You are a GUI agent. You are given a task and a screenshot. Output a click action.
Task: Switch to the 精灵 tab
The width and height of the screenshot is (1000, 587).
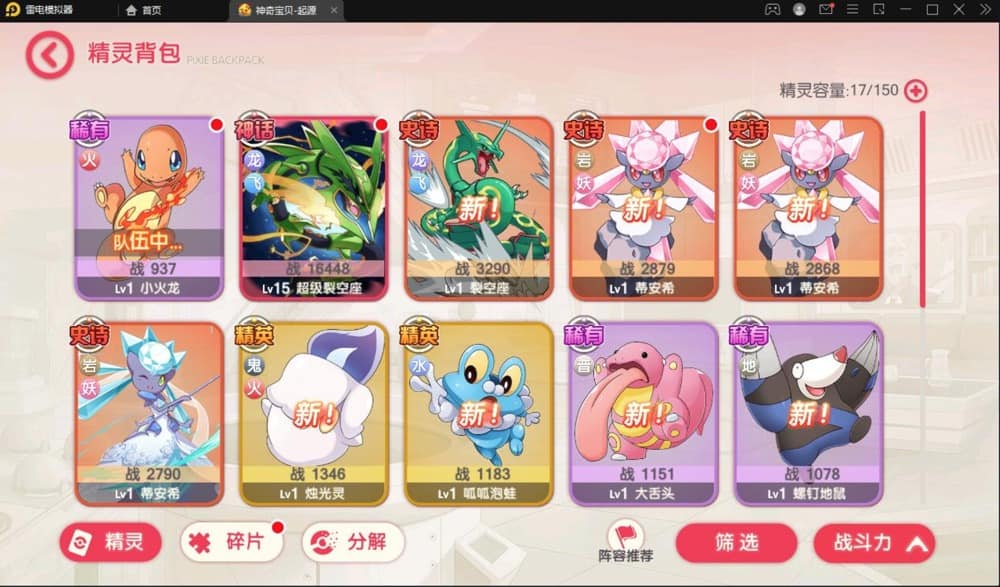tap(110, 543)
